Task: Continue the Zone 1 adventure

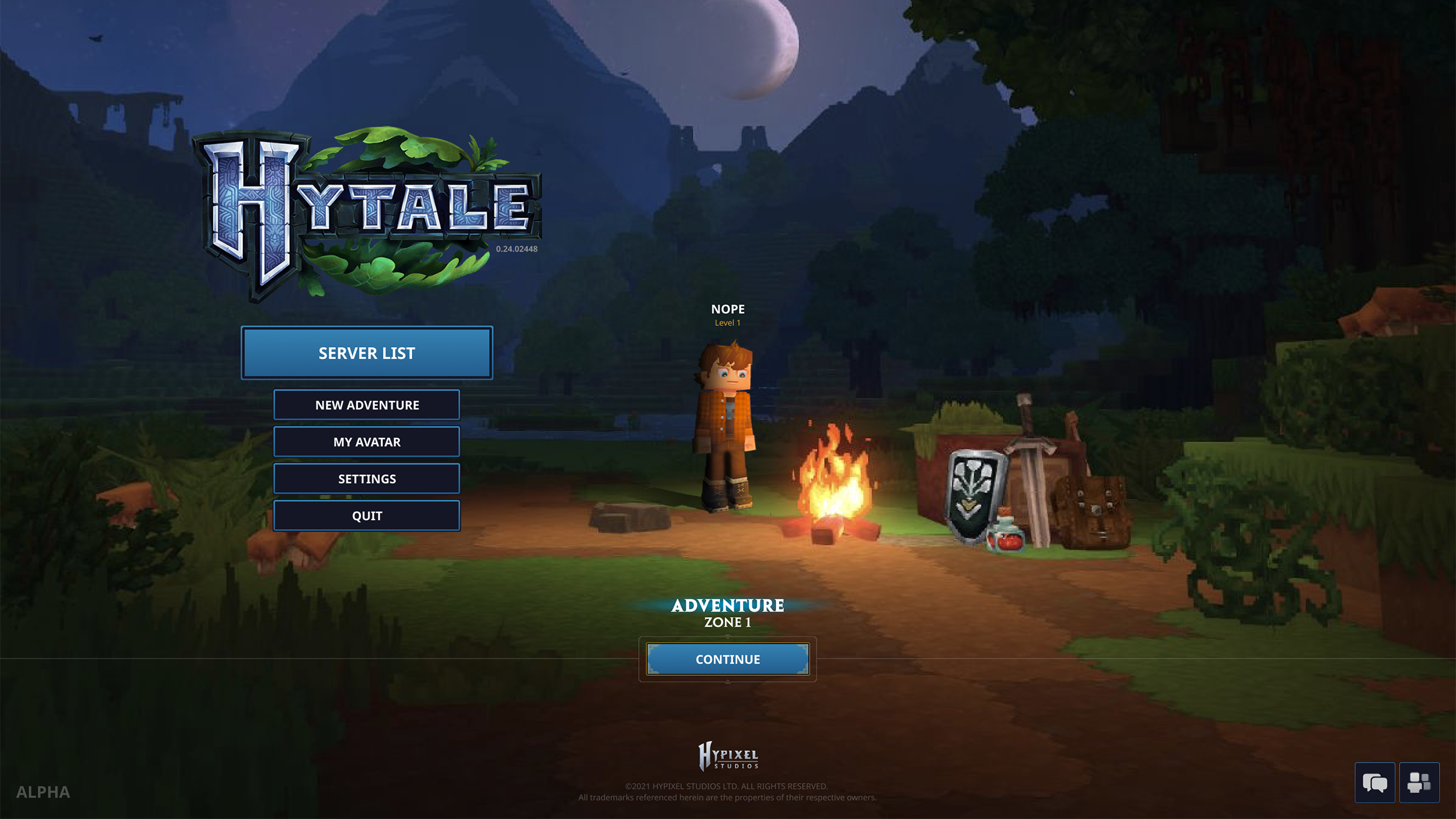Action: 727,659
